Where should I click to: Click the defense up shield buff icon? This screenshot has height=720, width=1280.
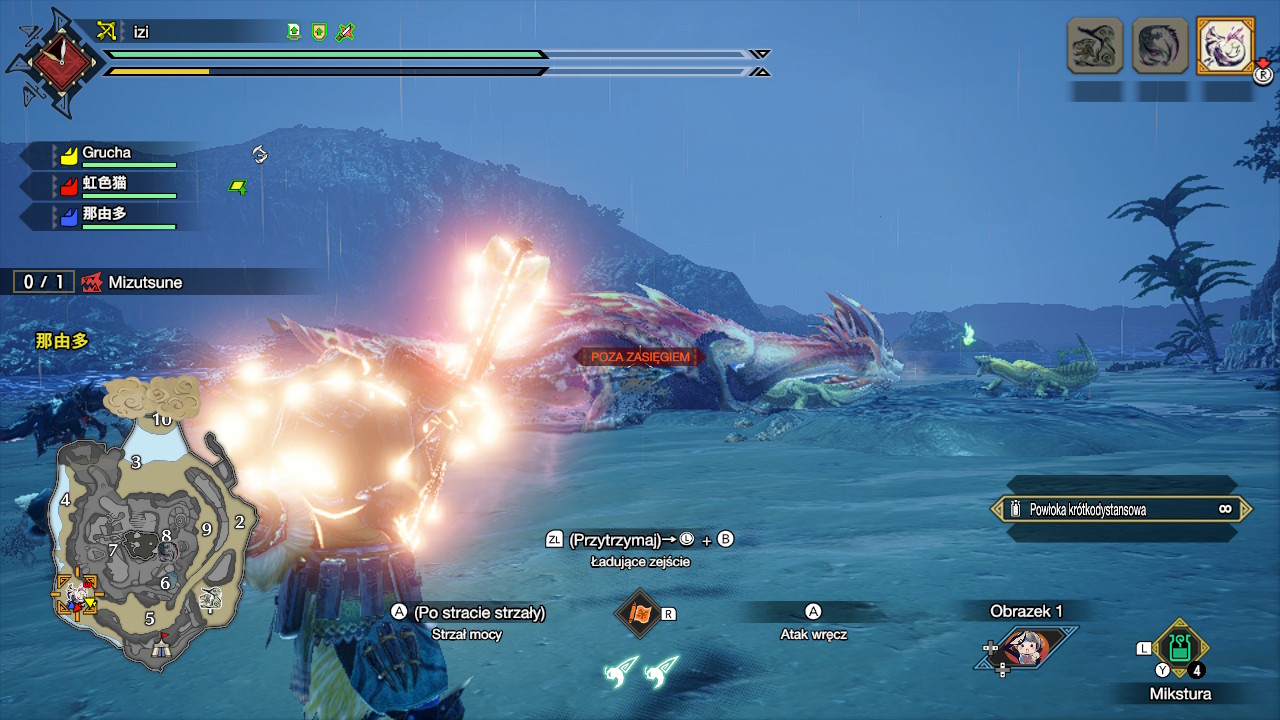click(x=318, y=32)
